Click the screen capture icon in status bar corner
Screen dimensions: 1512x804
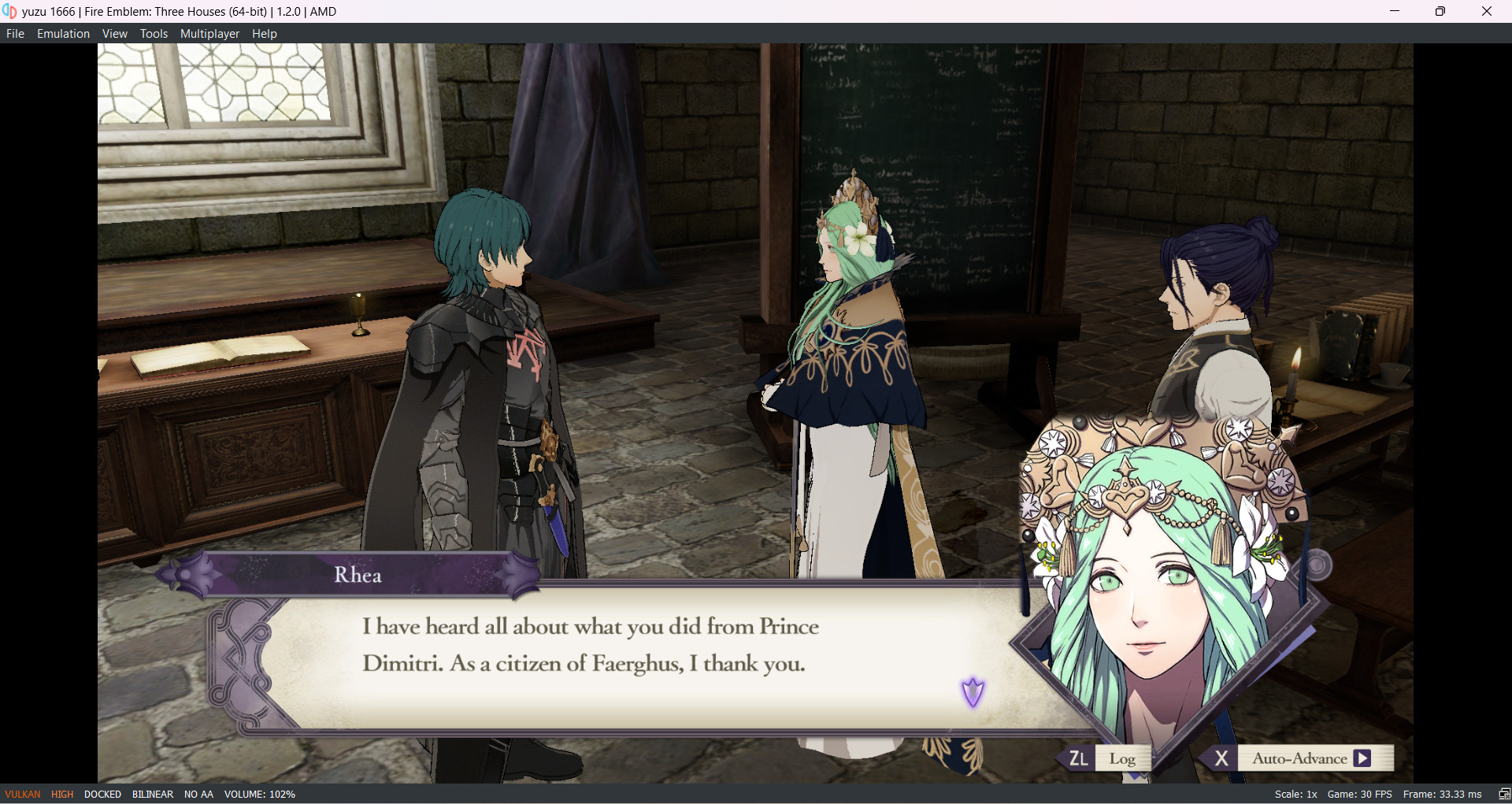[x=1503, y=794]
